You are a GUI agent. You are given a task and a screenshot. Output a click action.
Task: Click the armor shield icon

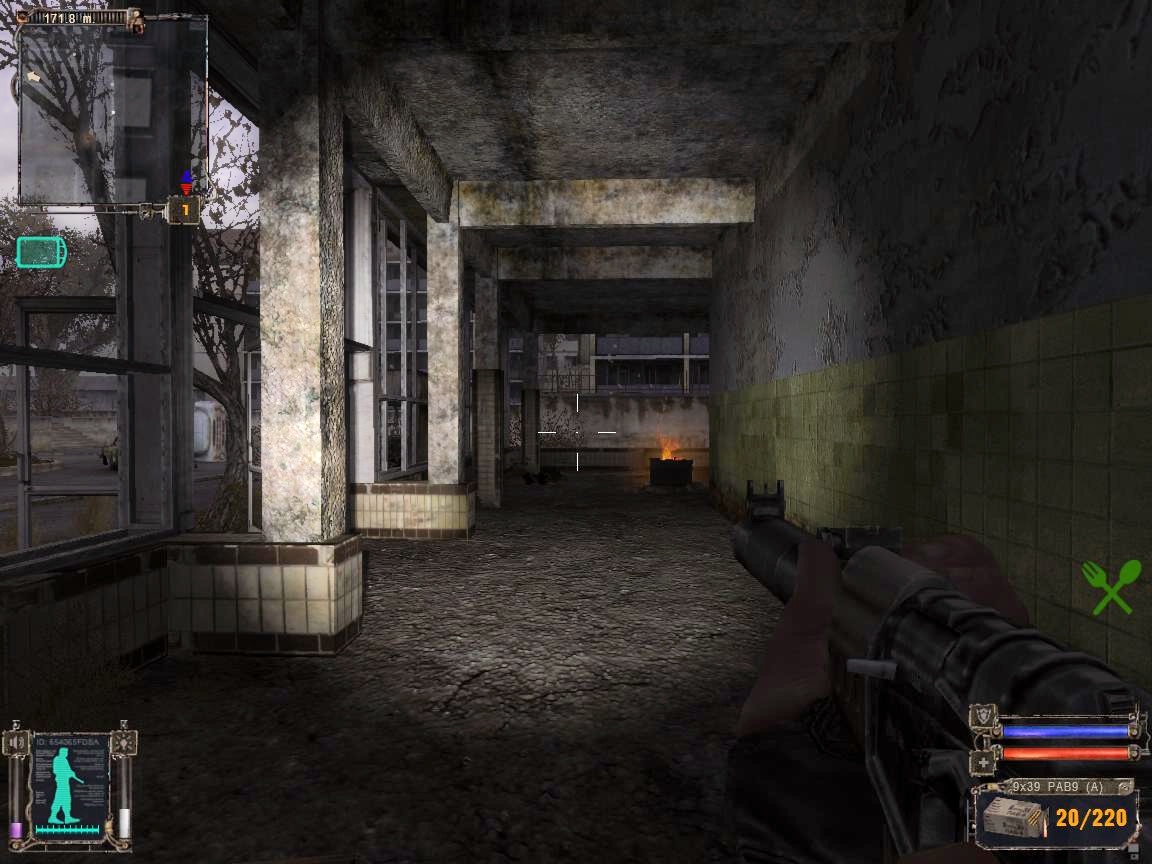click(x=983, y=718)
